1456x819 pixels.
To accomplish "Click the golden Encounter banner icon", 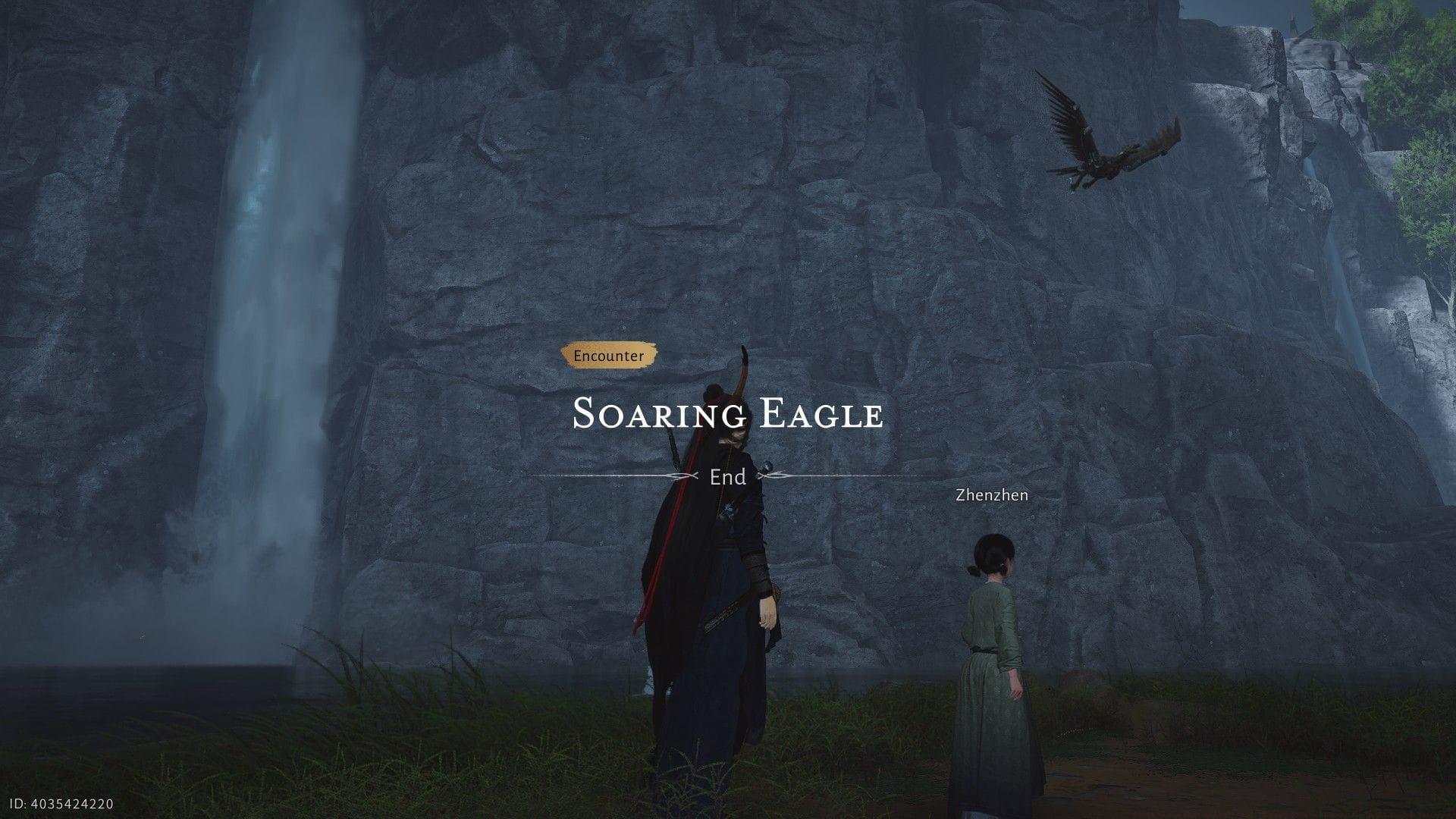I will tap(610, 353).
